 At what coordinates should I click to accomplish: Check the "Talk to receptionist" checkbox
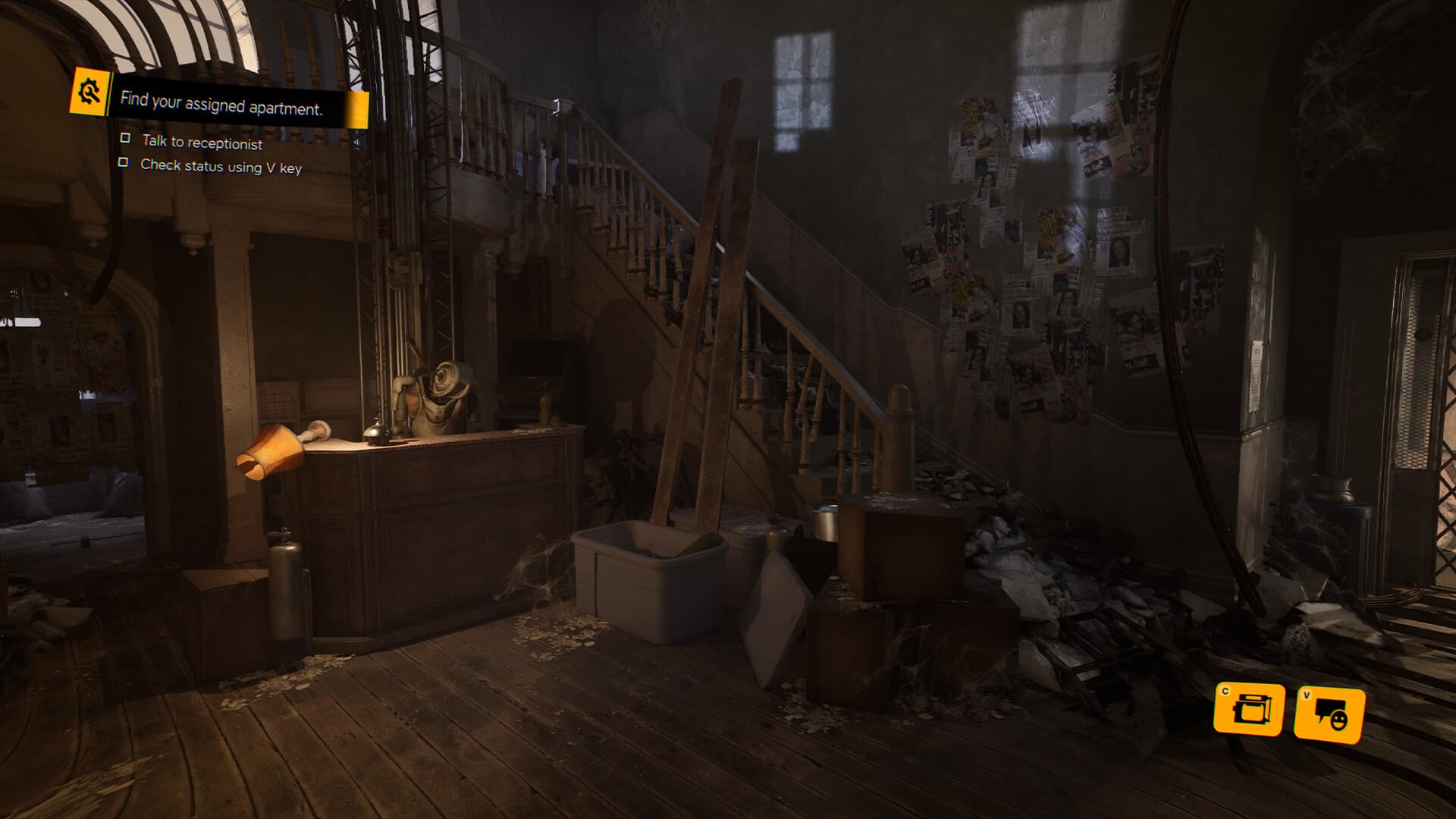(x=124, y=140)
